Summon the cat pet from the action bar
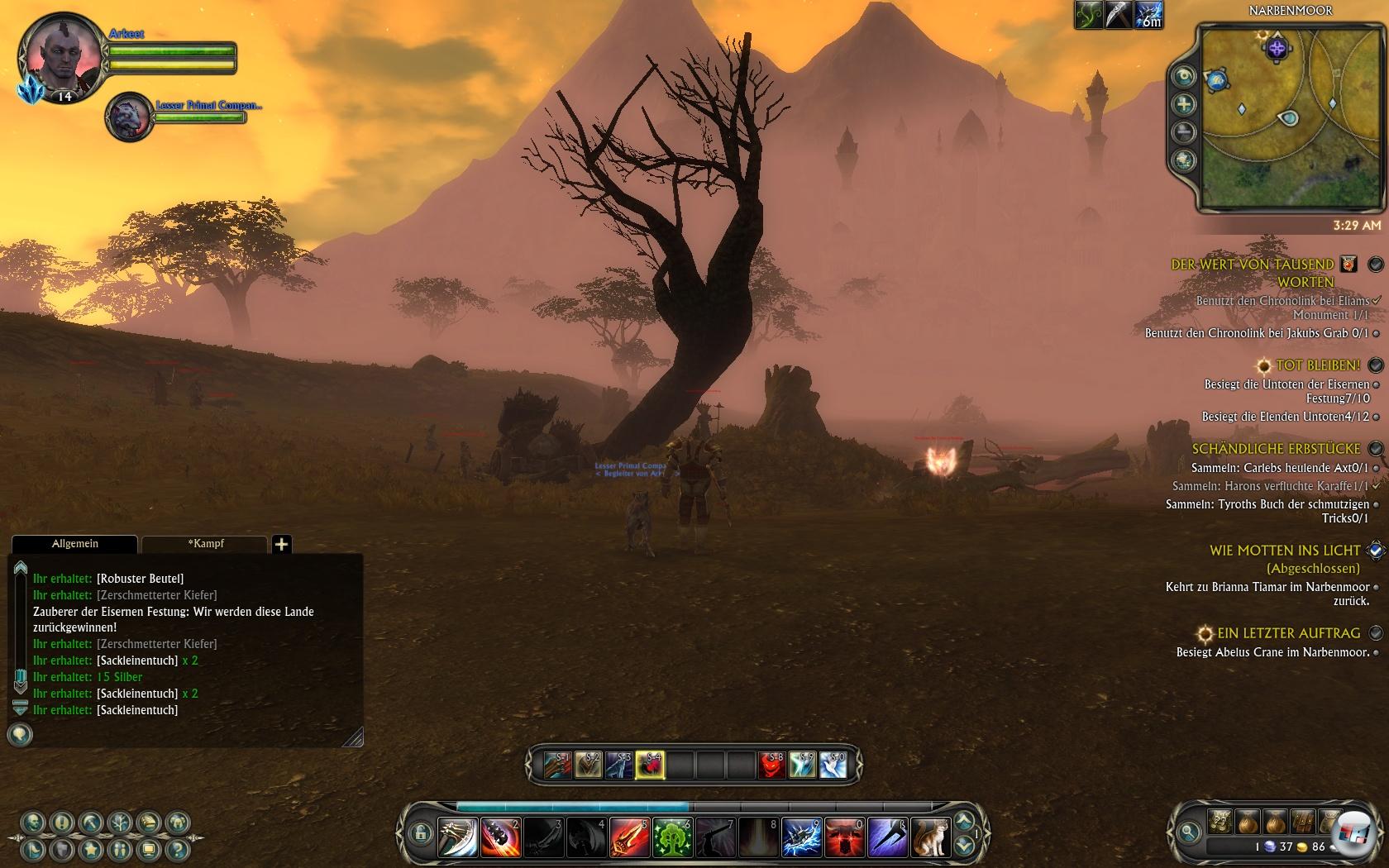Viewport: 1389px width, 868px height. [930, 837]
